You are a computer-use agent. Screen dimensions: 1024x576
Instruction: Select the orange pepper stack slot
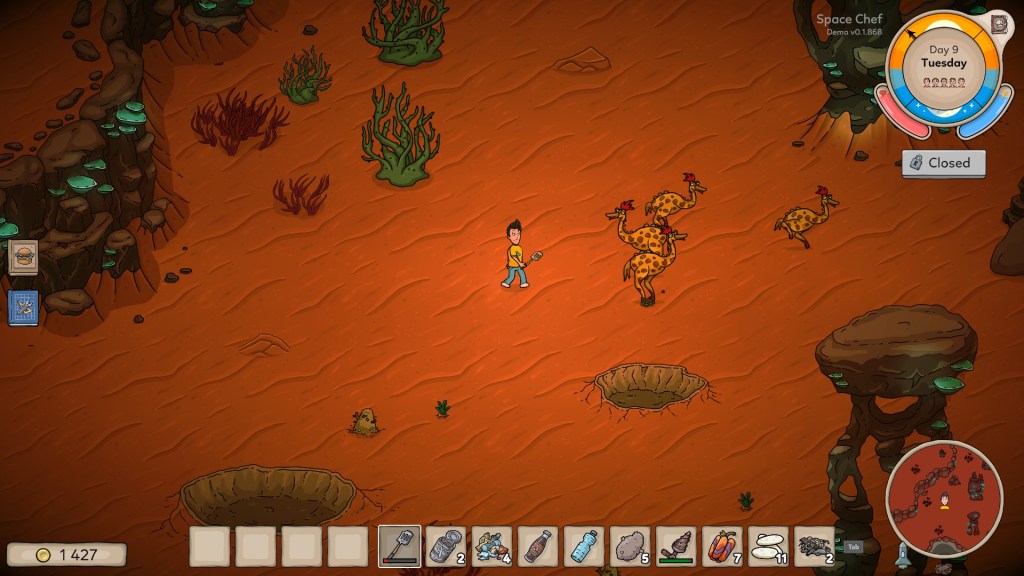722,546
